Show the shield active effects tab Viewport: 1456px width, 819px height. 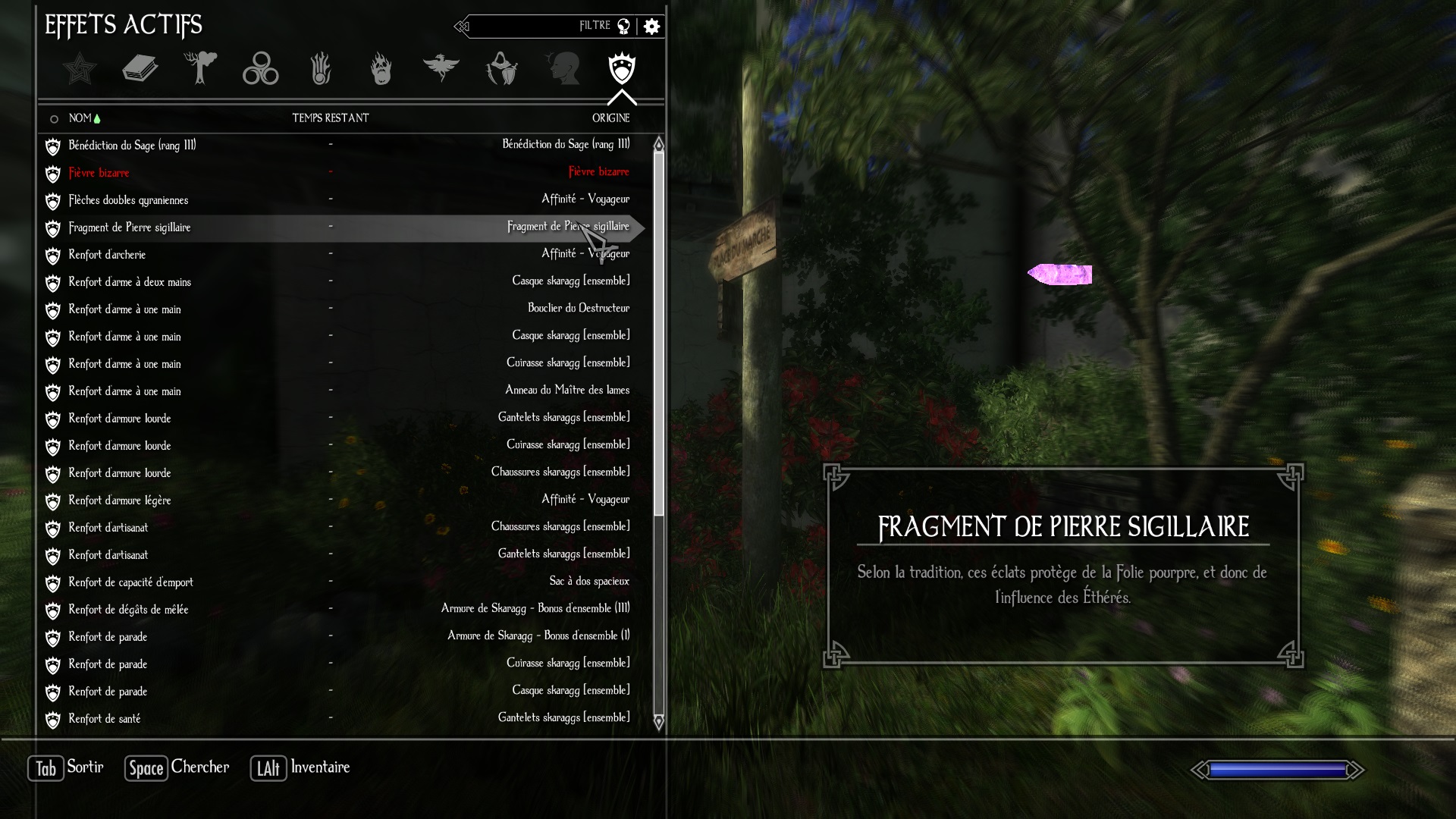click(622, 69)
